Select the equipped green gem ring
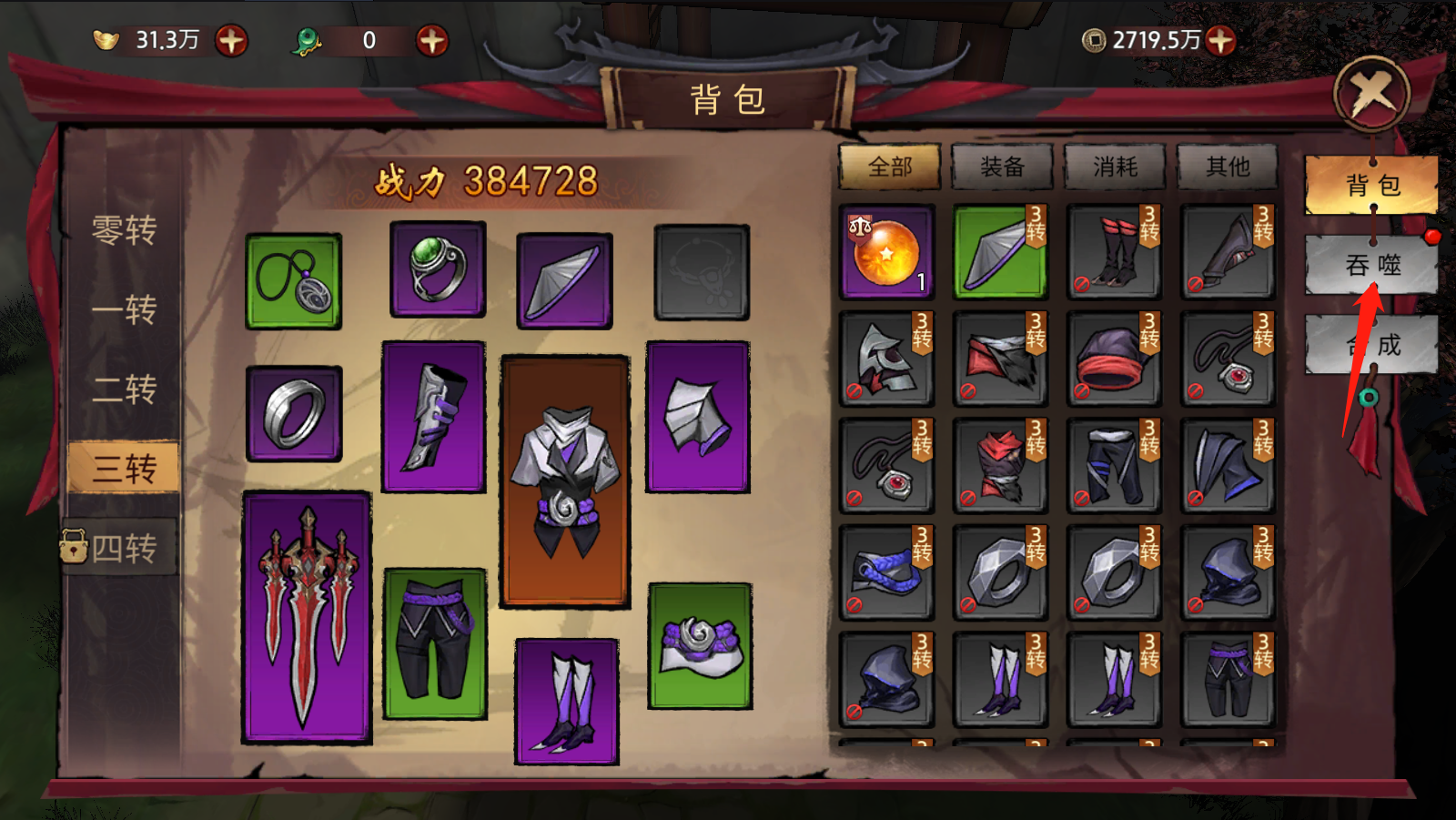Image resolution: width=1456 pixels, height=820 pixels. [x=438, y=269]
